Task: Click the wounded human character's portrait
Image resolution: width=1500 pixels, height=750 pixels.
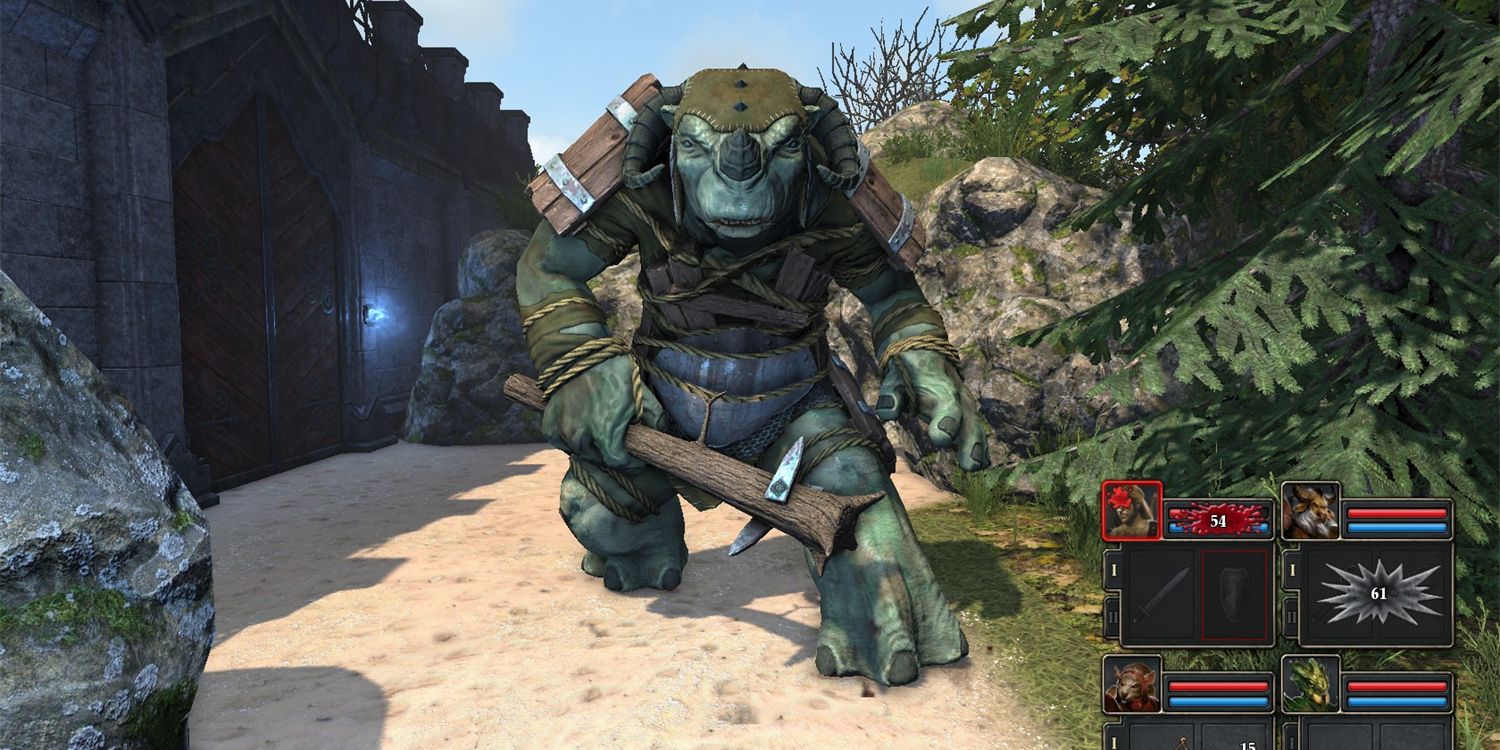Action: coord(1132,511)
